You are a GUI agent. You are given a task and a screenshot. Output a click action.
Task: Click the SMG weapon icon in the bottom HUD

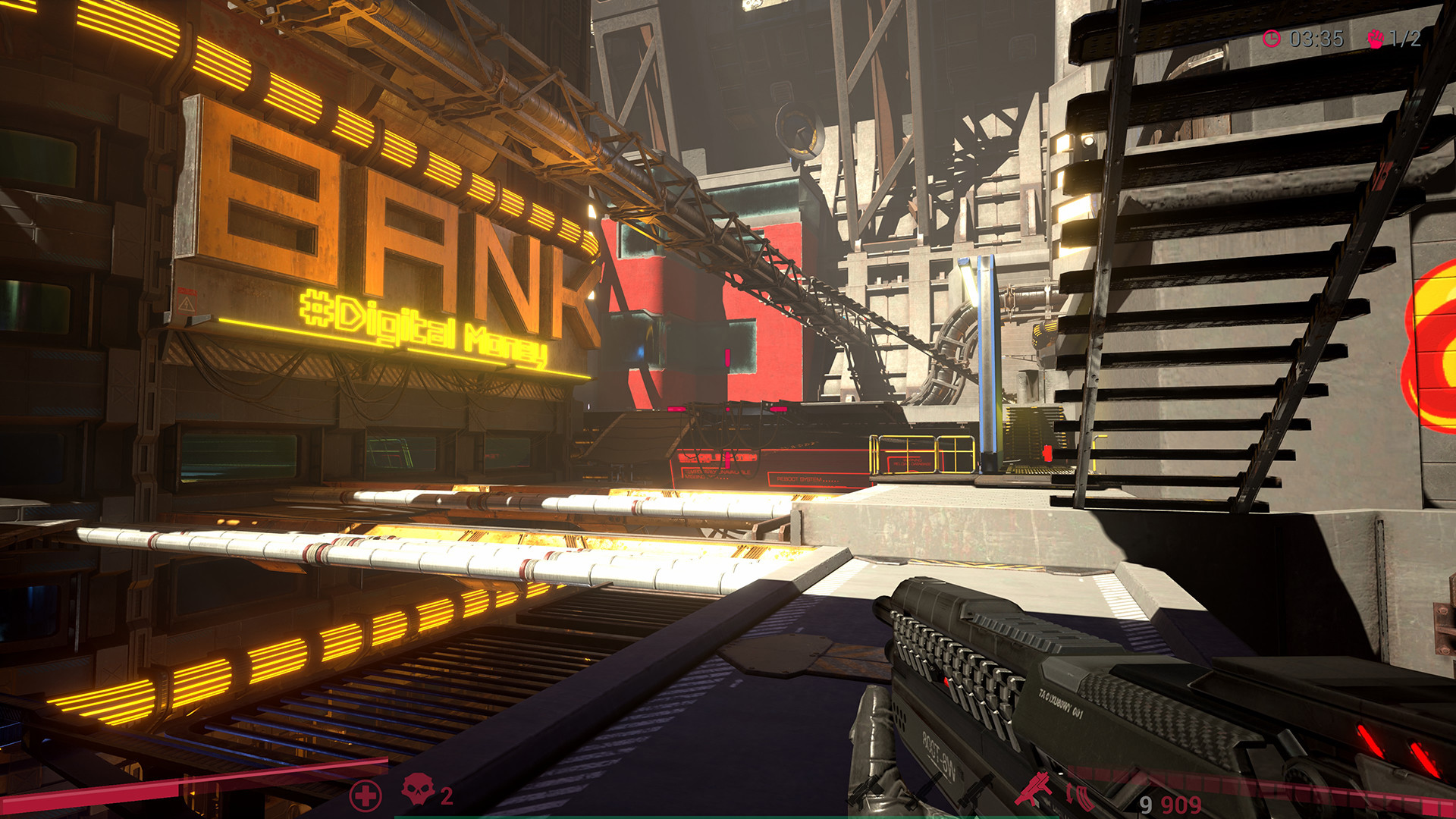(1032, 788)
